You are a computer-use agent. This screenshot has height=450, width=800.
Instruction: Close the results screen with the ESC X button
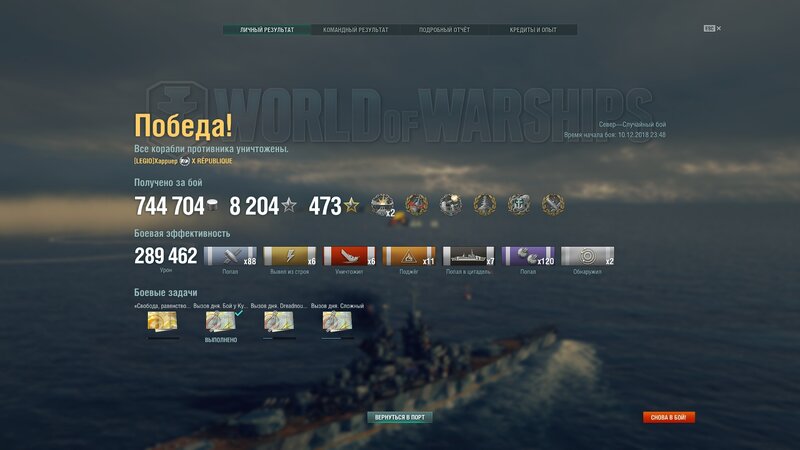[712, 28]
